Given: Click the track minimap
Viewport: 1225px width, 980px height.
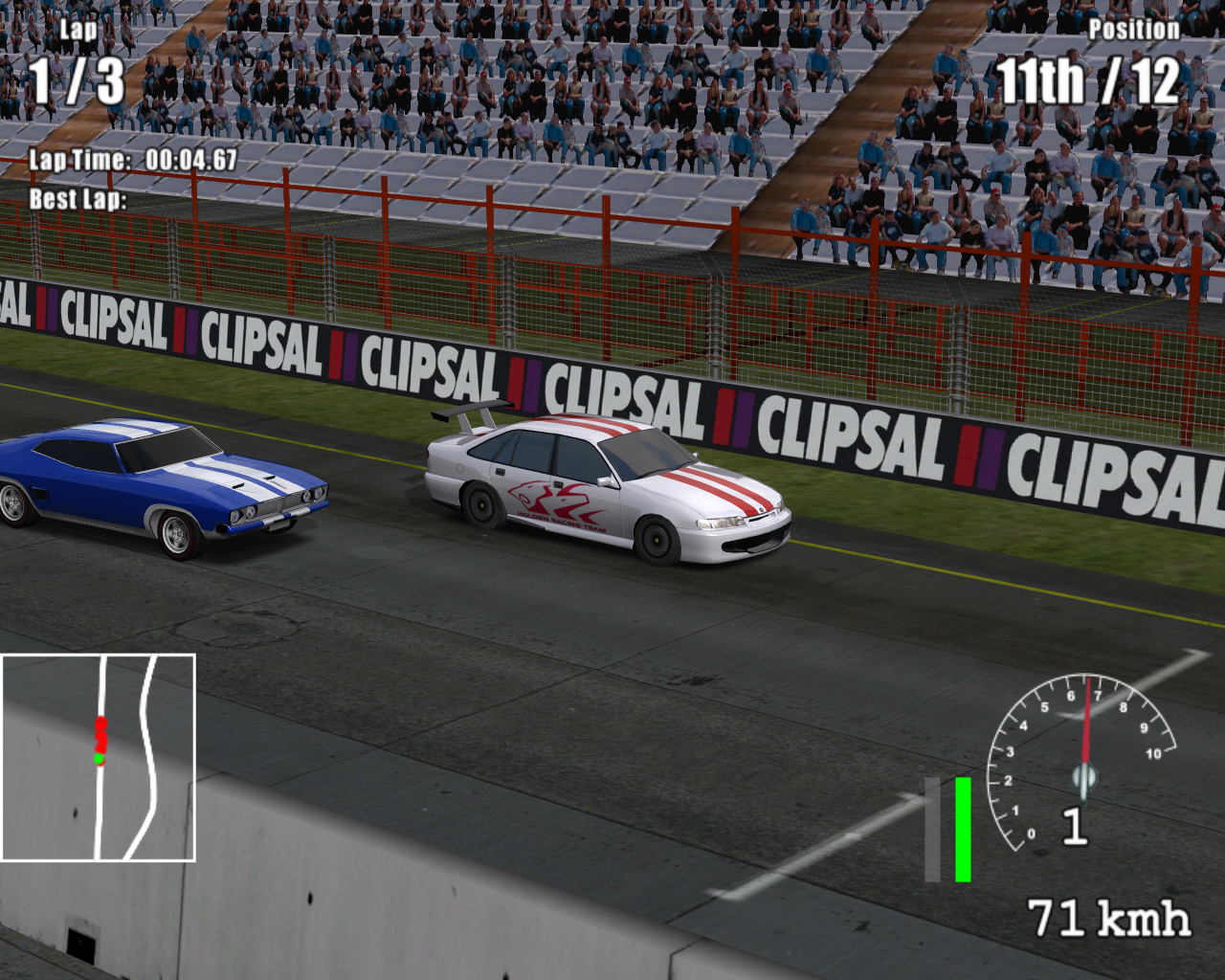Looking at the screenshot, I should point(99,757).
